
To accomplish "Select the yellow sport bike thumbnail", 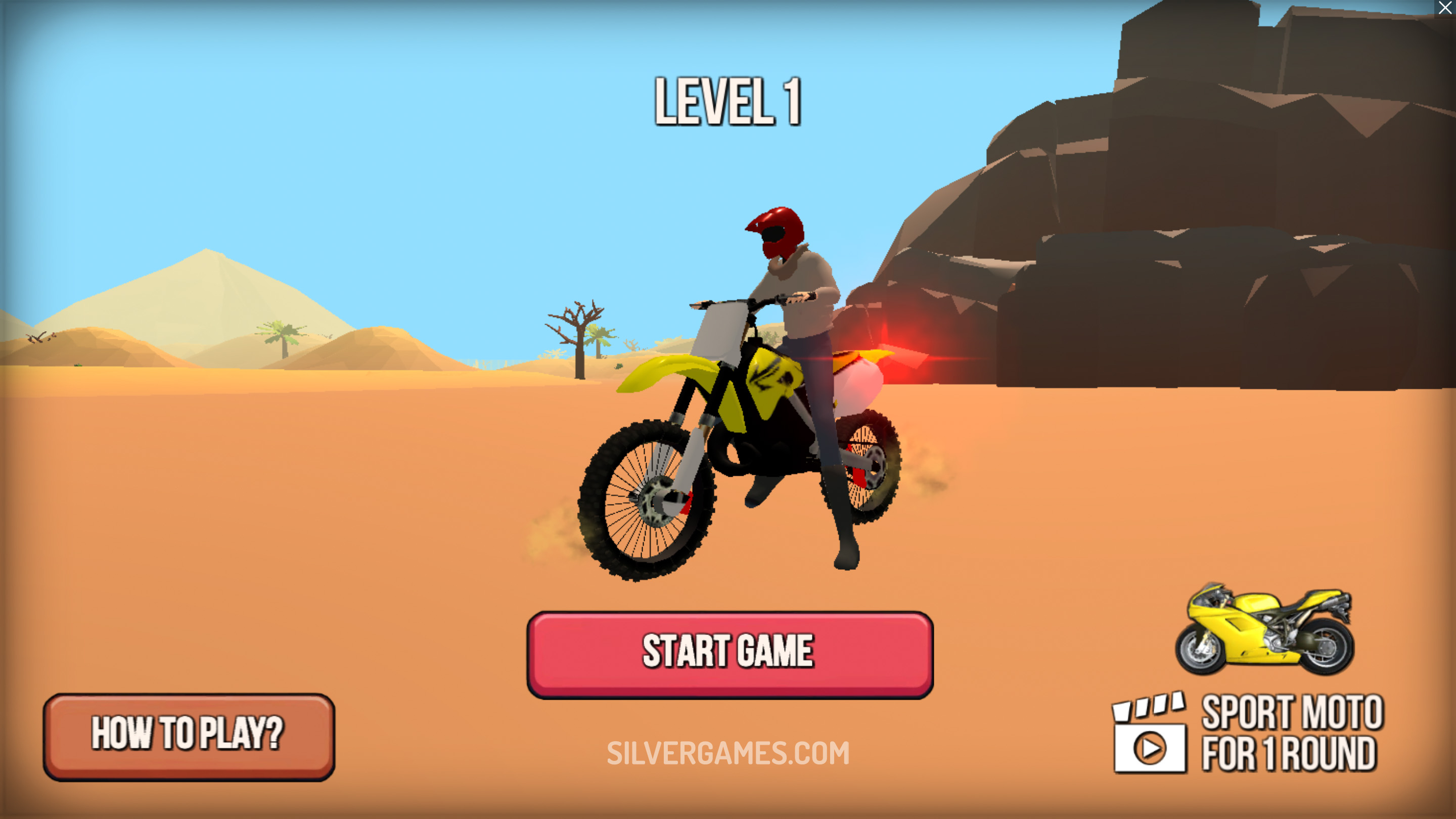I will pyautogui.click(x=1264, y=630).
